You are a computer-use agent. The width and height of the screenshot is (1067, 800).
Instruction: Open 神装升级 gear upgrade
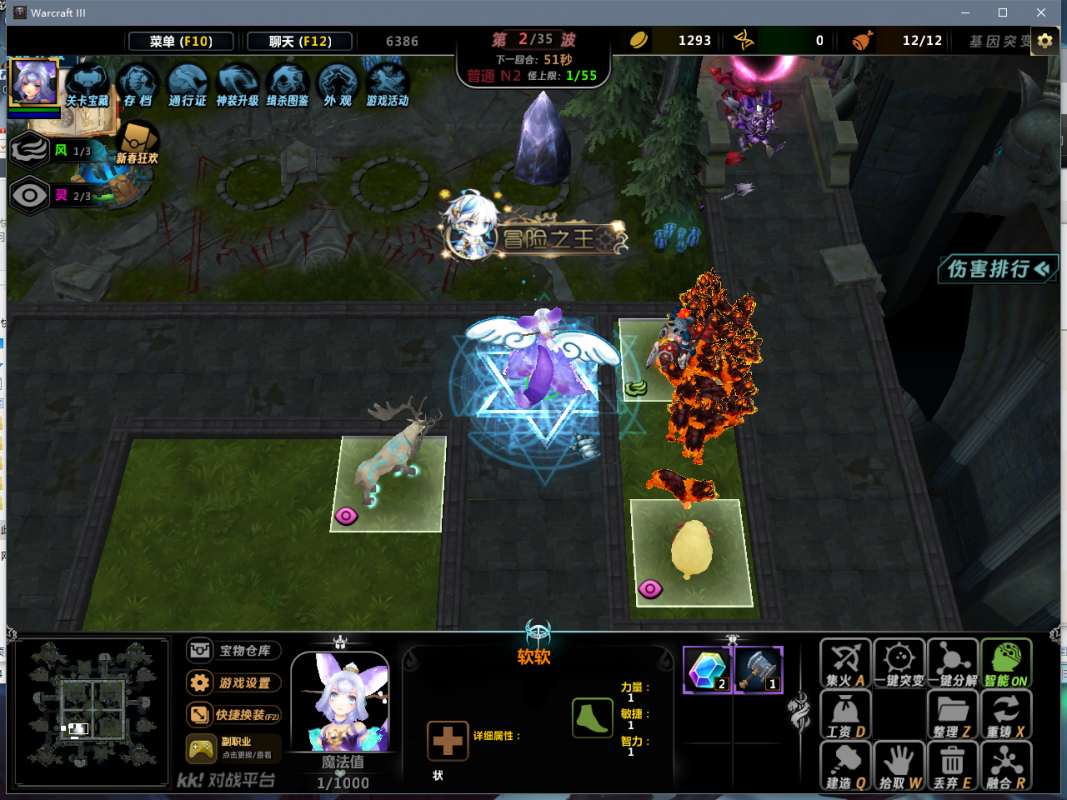tap(237, 83)
